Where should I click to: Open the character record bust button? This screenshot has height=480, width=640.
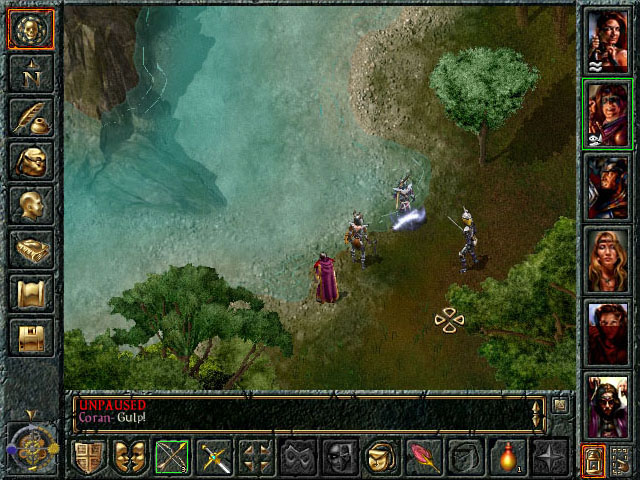[30, 205]
